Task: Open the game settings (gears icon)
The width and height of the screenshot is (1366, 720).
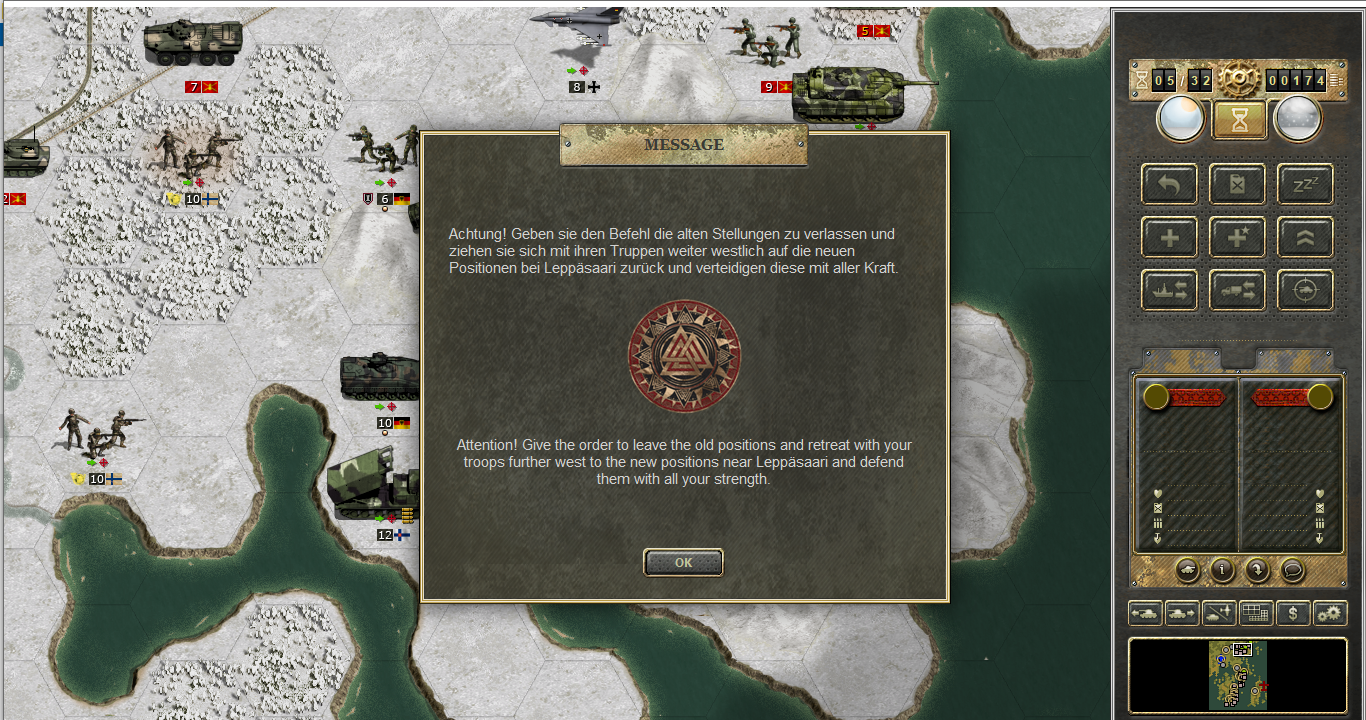Action: coord(1330,613)
